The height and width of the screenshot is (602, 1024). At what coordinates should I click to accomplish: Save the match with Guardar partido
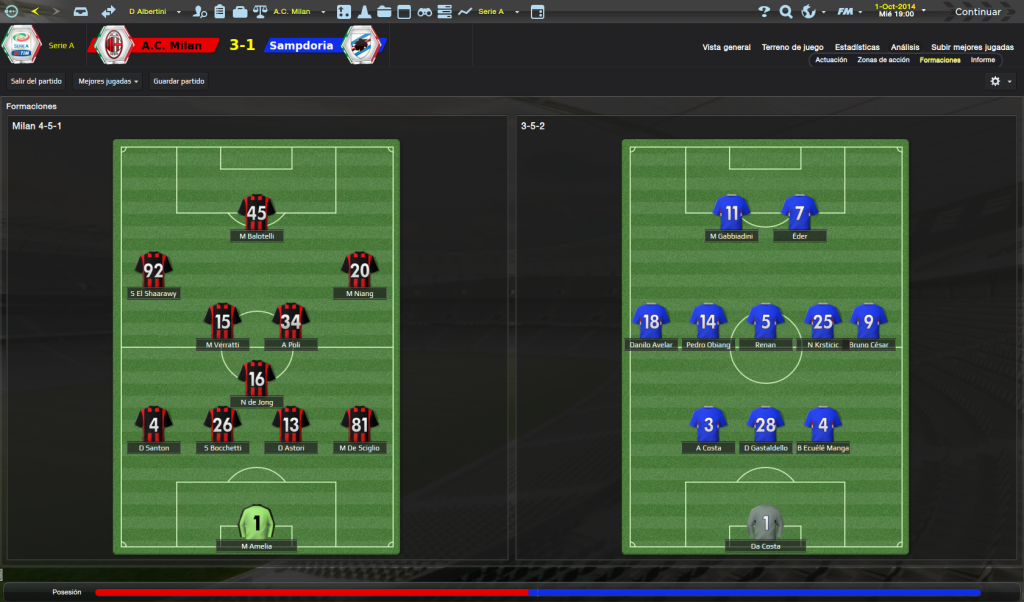point(179,81)
